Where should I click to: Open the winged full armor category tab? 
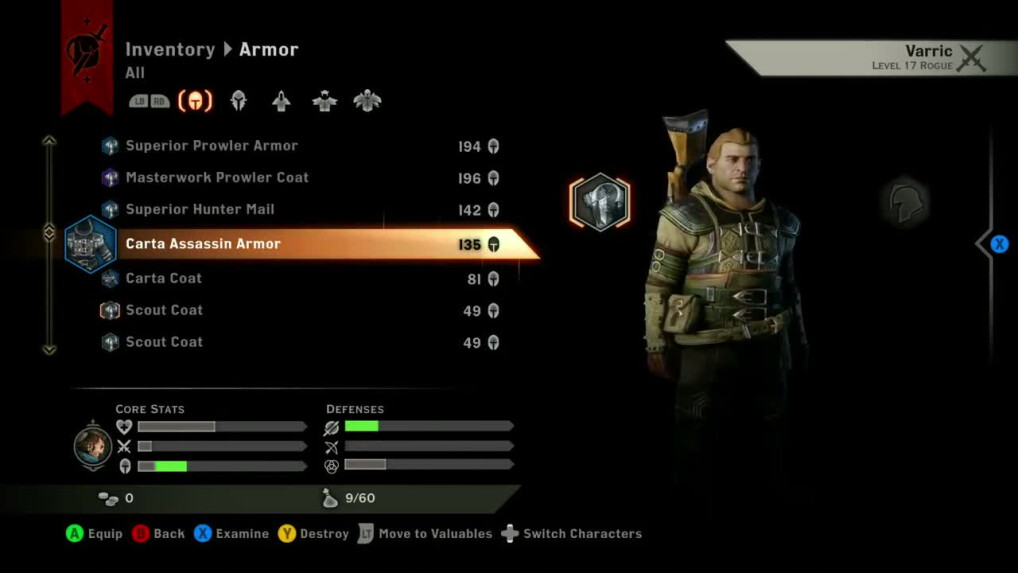pyautogui.click(x=367, y=101)
